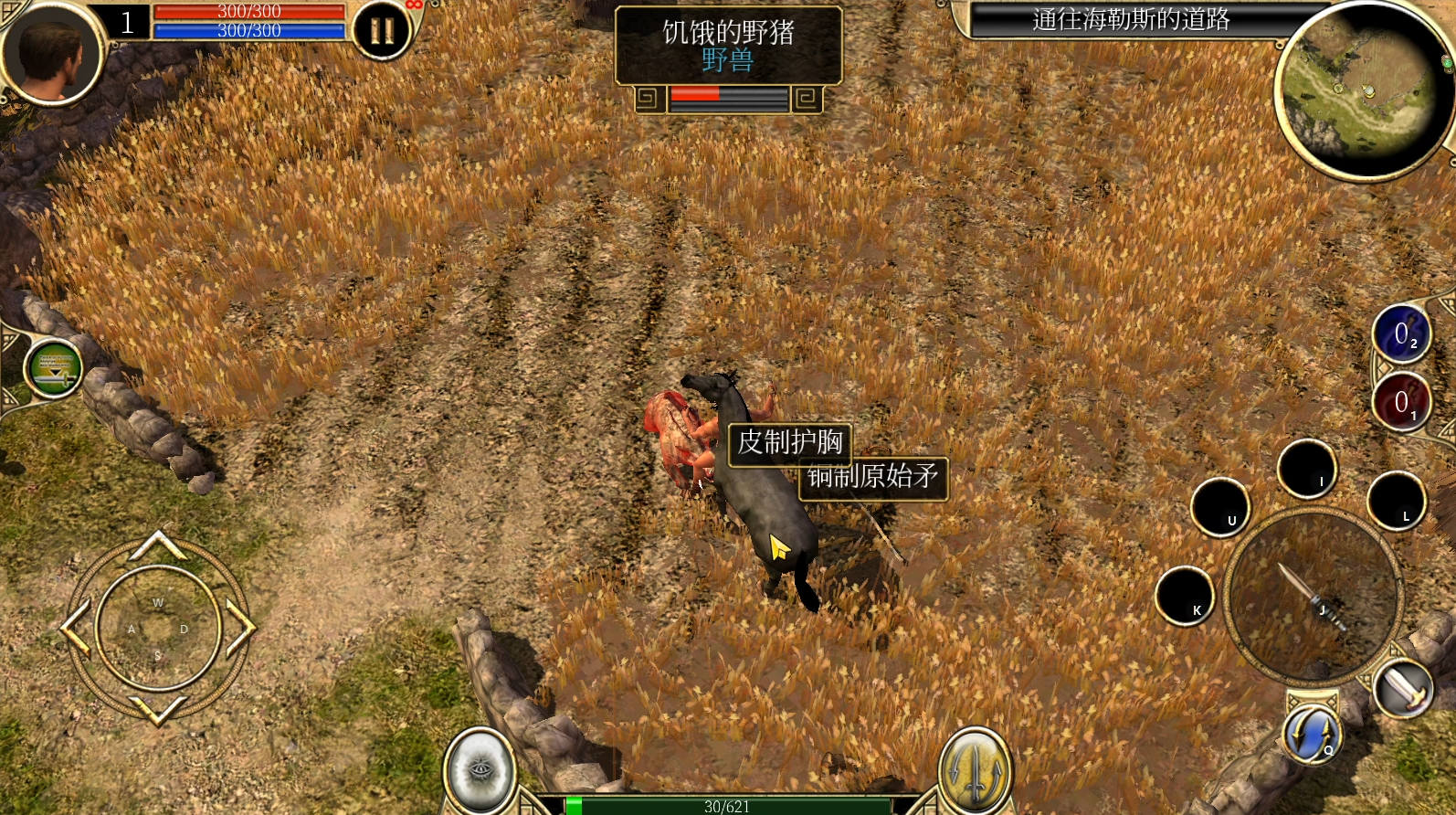The image size is (1456, 815).
Task: Click the golden trident emblem button
Action: (x=975, y=769)
